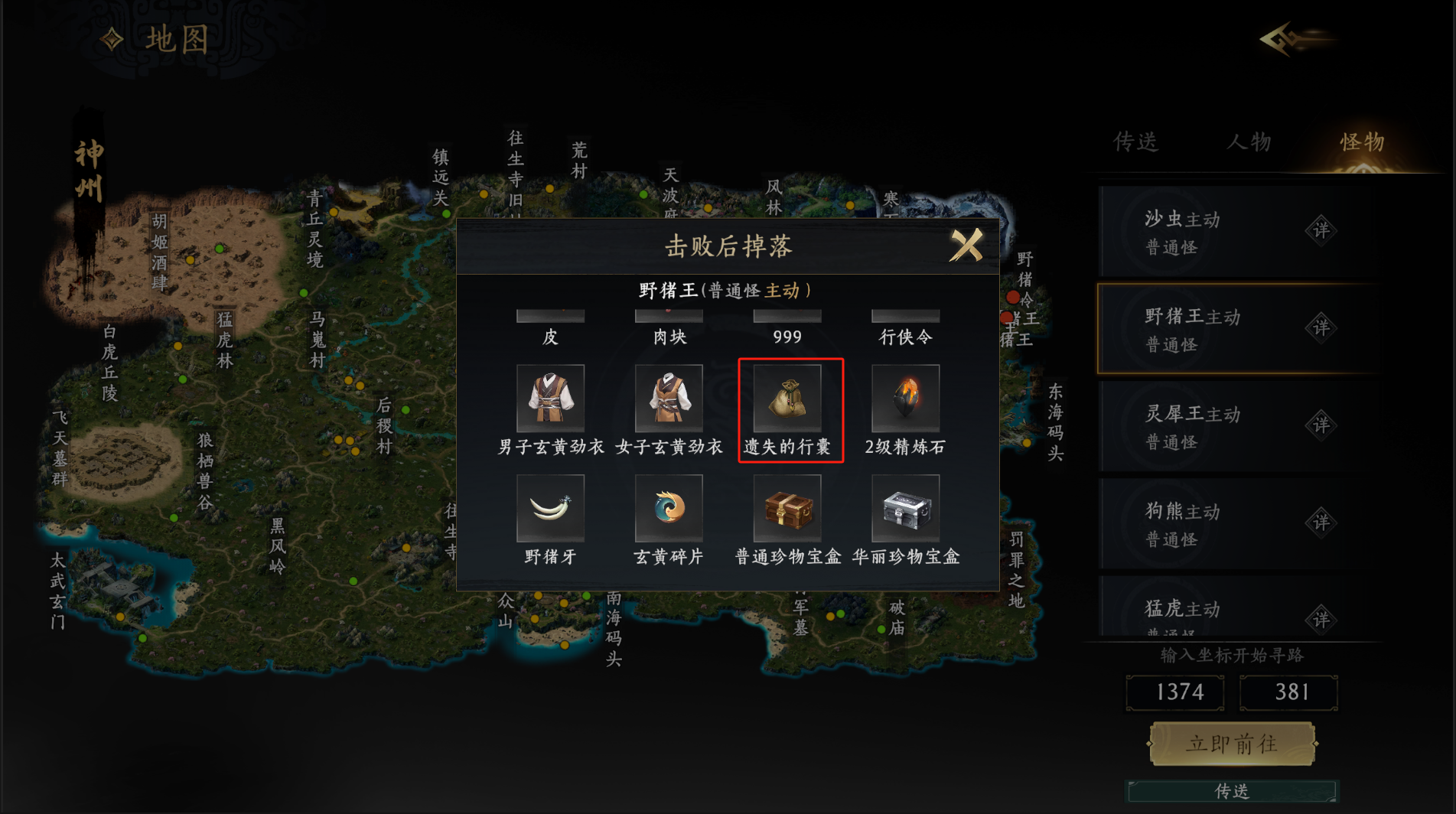The width and height of the screenshot is (1456, 814).
Task: Select the 男子玄黄劲衣 drop item
Action: click(550, 399)
